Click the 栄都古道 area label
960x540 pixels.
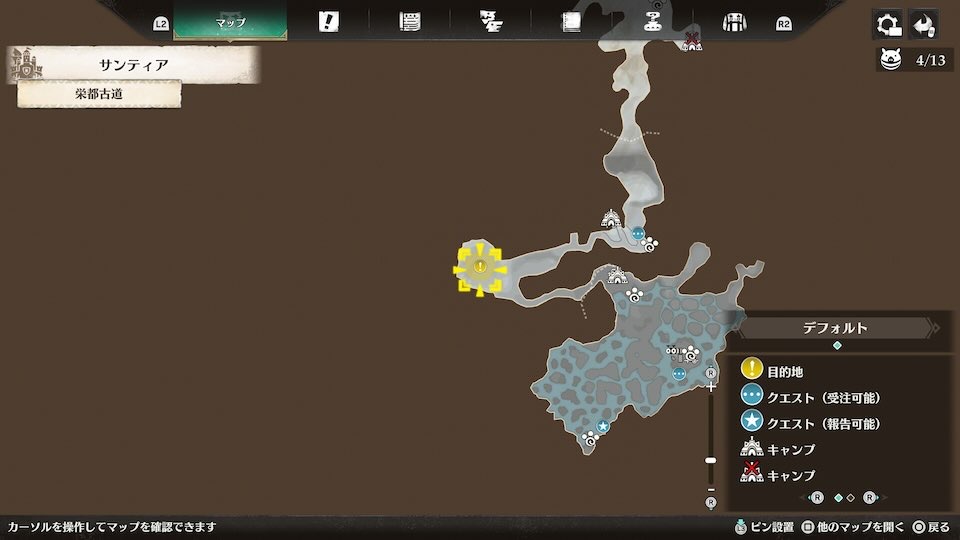(x=99, y=95)
